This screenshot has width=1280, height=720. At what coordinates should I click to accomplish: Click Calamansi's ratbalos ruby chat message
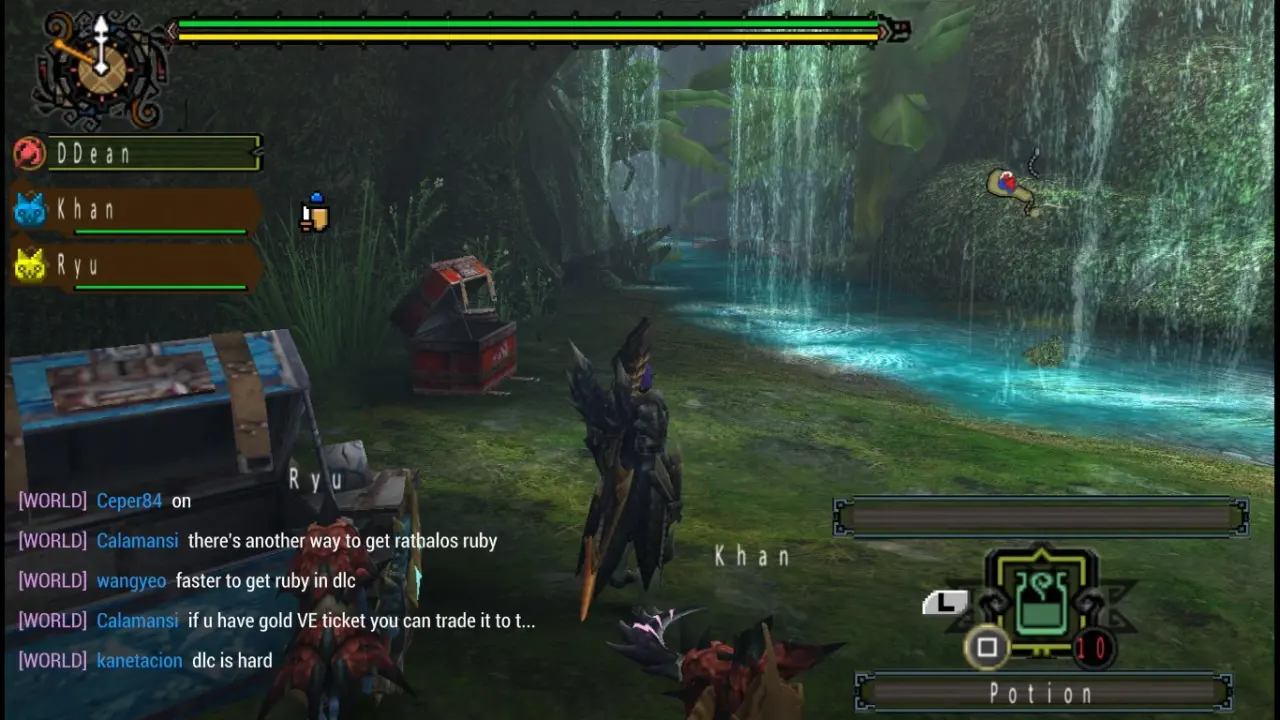pyautogui.click(x=342, y=541)
